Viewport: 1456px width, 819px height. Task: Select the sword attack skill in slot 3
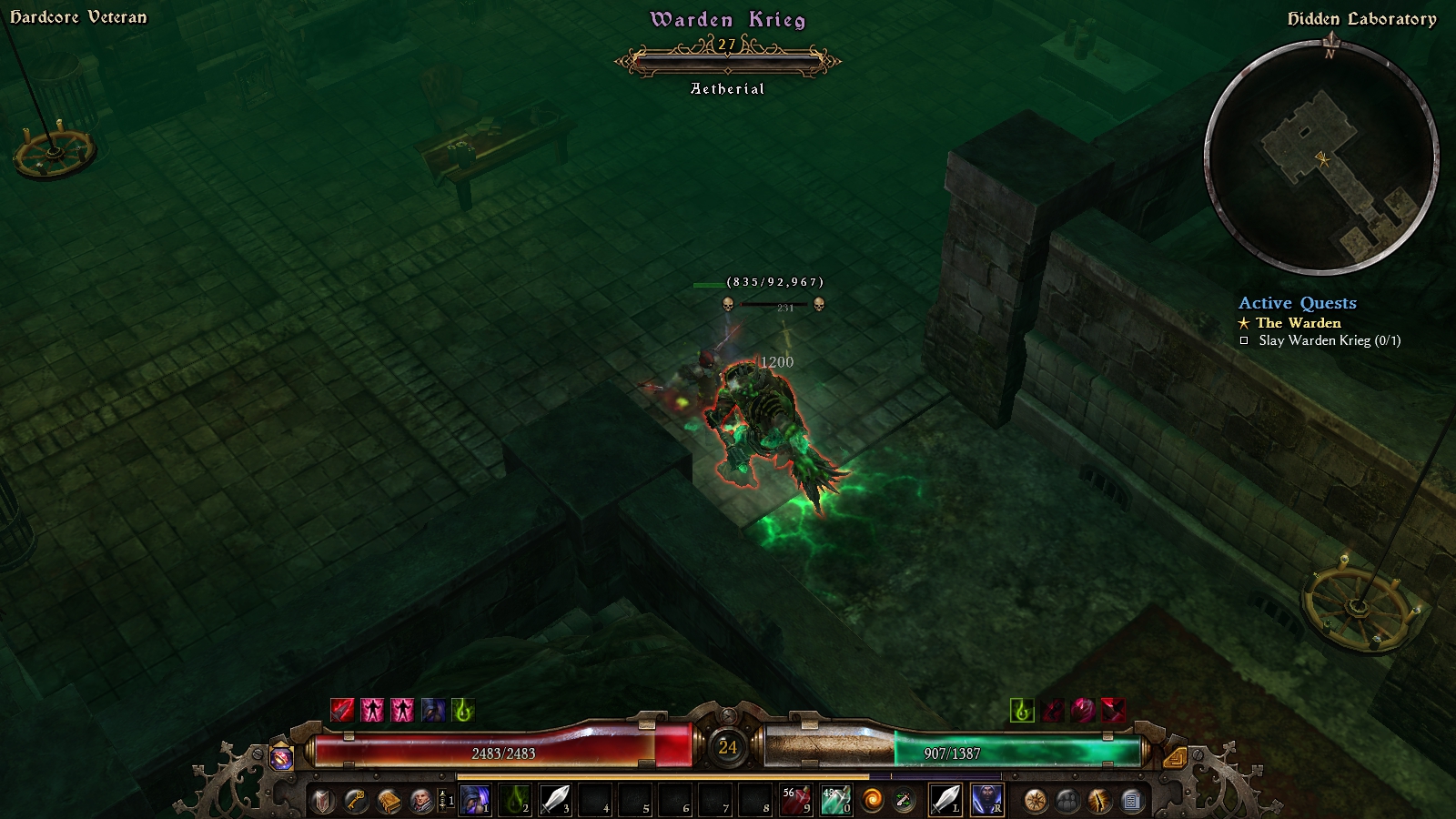555,800
